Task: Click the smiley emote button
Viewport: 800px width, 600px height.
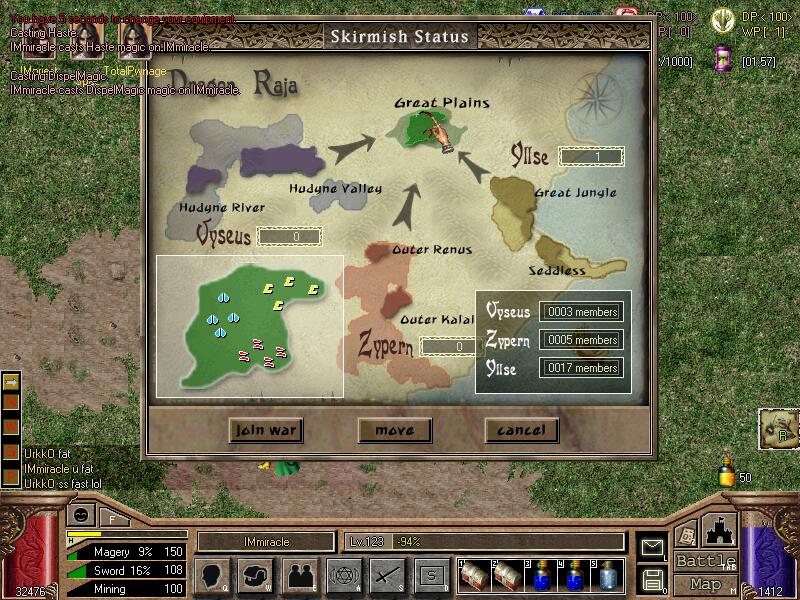Action: click(x=81, y=515)
